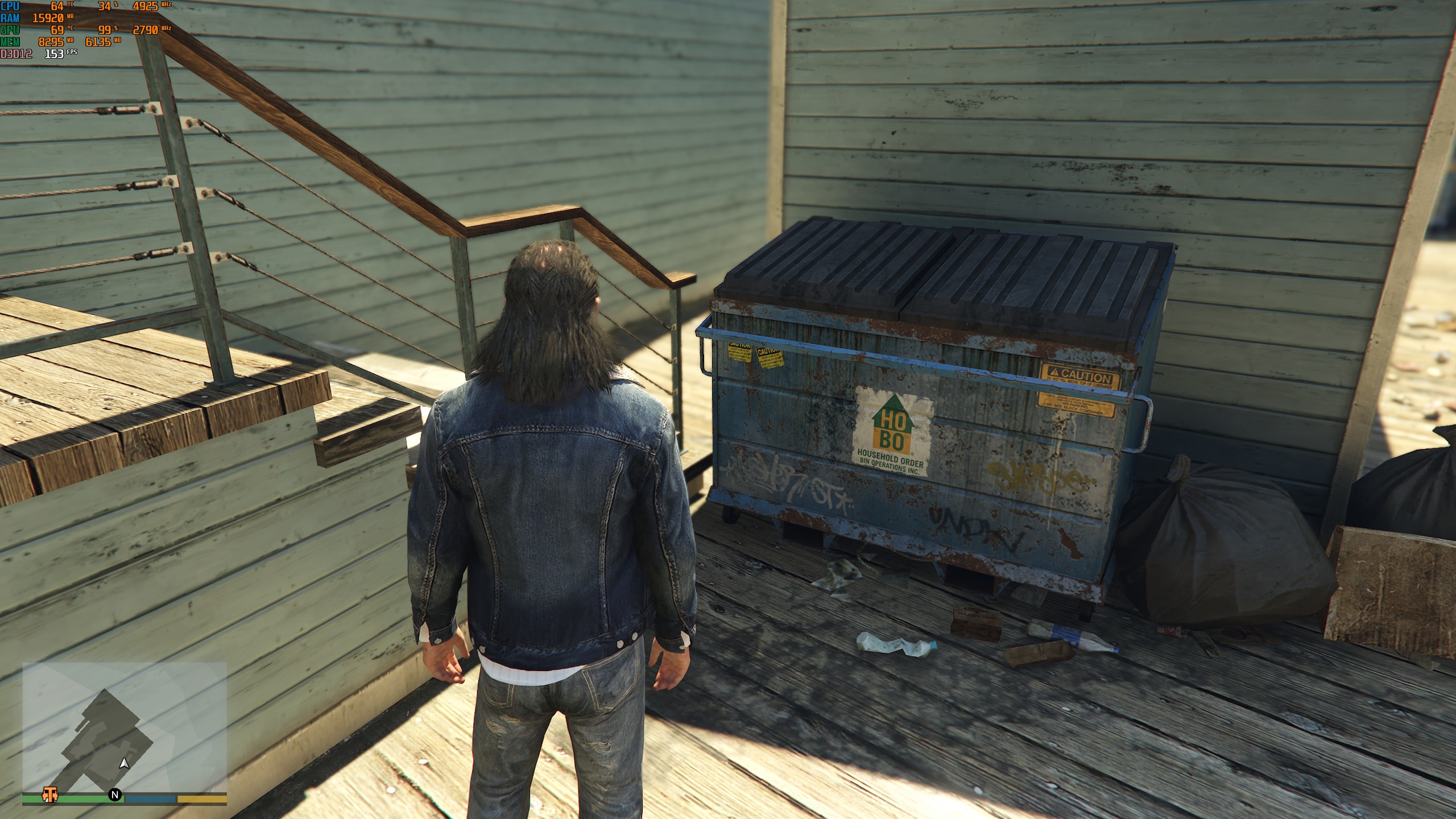The width and height of the screenshot is (1456, 819).
Task: Click the white player arrow on minimap
Action: [x=124, y=763]
